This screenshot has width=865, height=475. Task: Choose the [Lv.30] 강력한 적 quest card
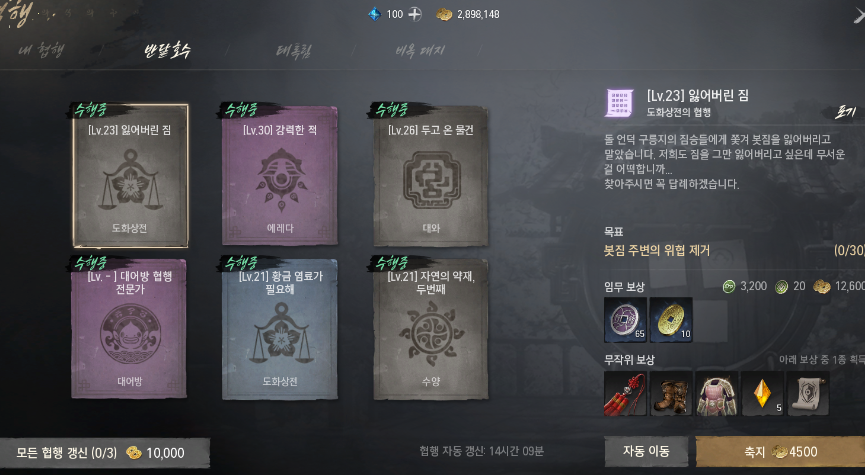(x=279, y=175)
